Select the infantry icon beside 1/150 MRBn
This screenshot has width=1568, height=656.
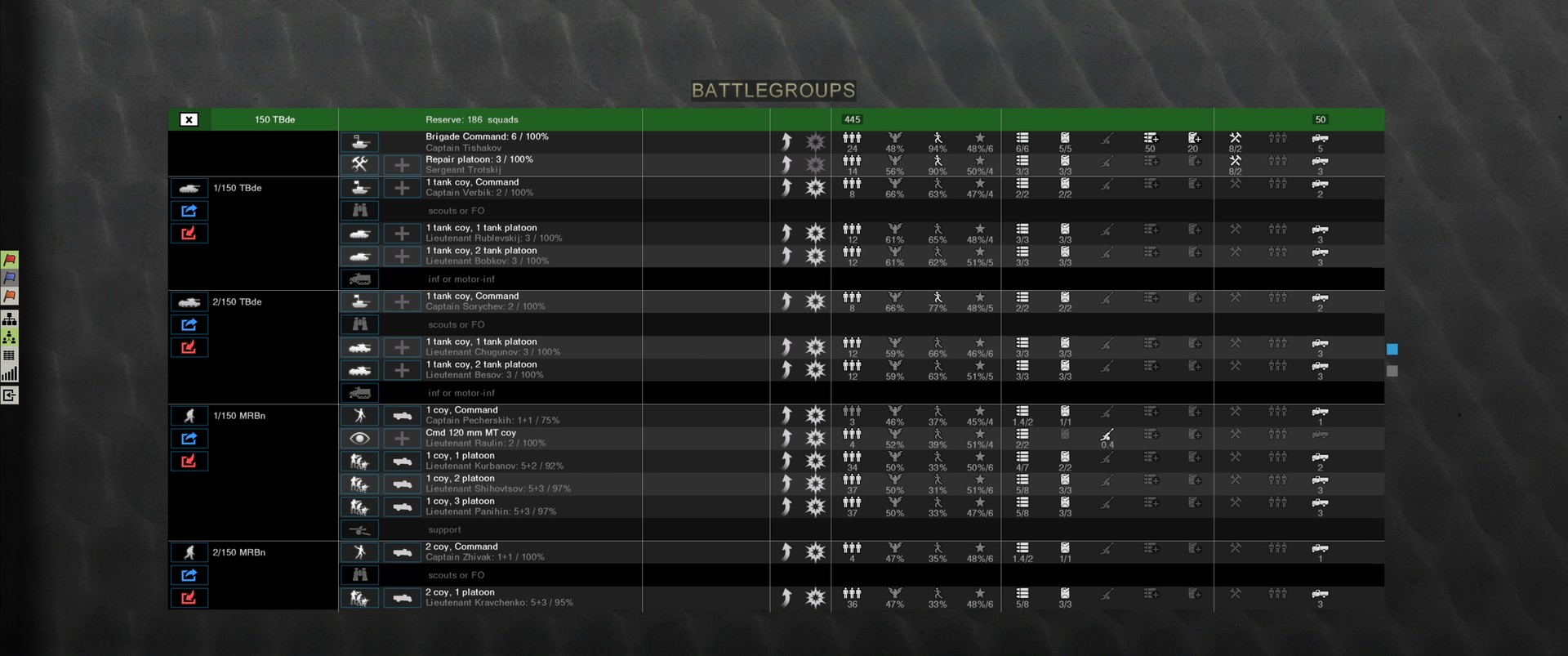pyautogui.click(x=189, y=415)
